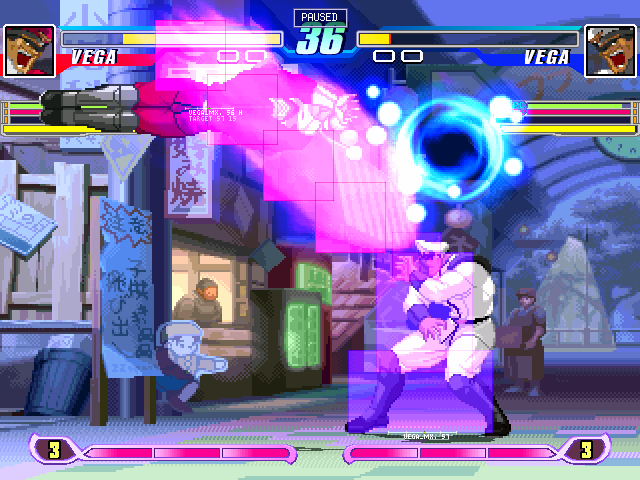
Task: Select player two's Vega portrait
Action: pos(609,45)
